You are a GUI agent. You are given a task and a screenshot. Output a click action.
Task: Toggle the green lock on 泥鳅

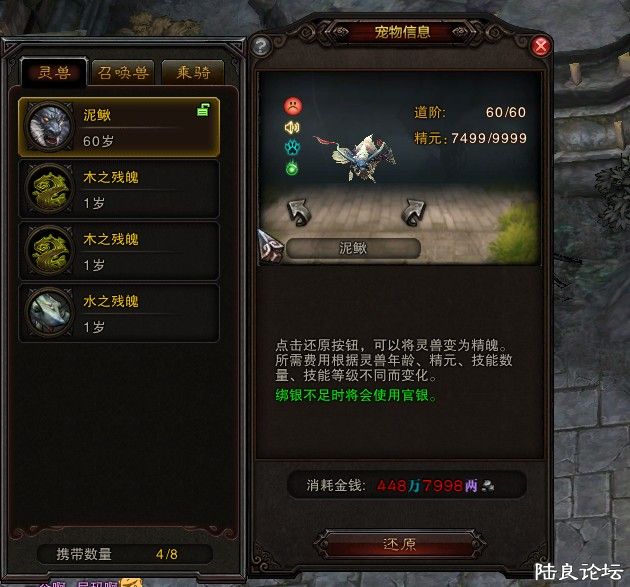click(203, 111)
